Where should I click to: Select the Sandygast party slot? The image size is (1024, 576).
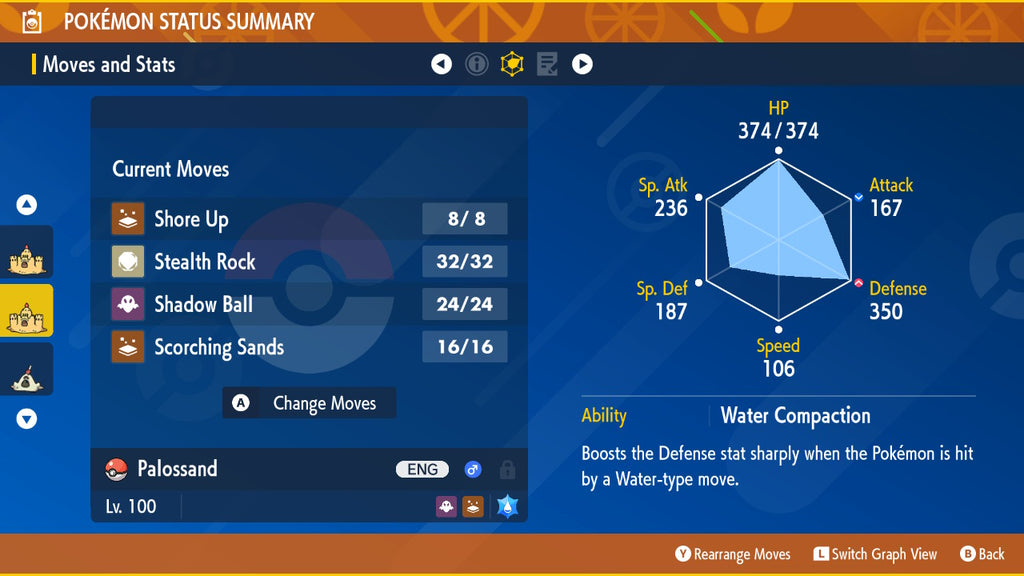tap(26, 374)
